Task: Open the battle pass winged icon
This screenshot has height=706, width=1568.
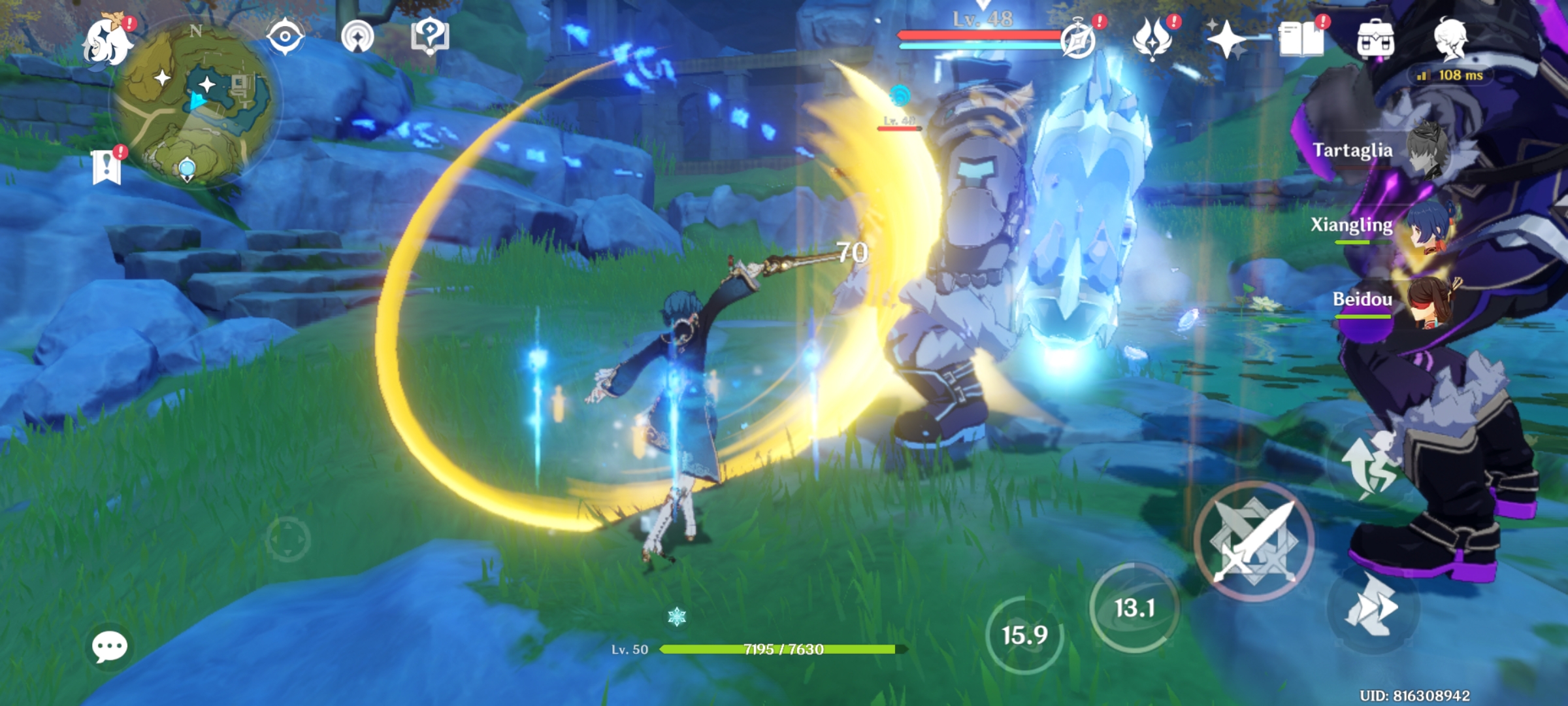Action: click(1152, 39)
